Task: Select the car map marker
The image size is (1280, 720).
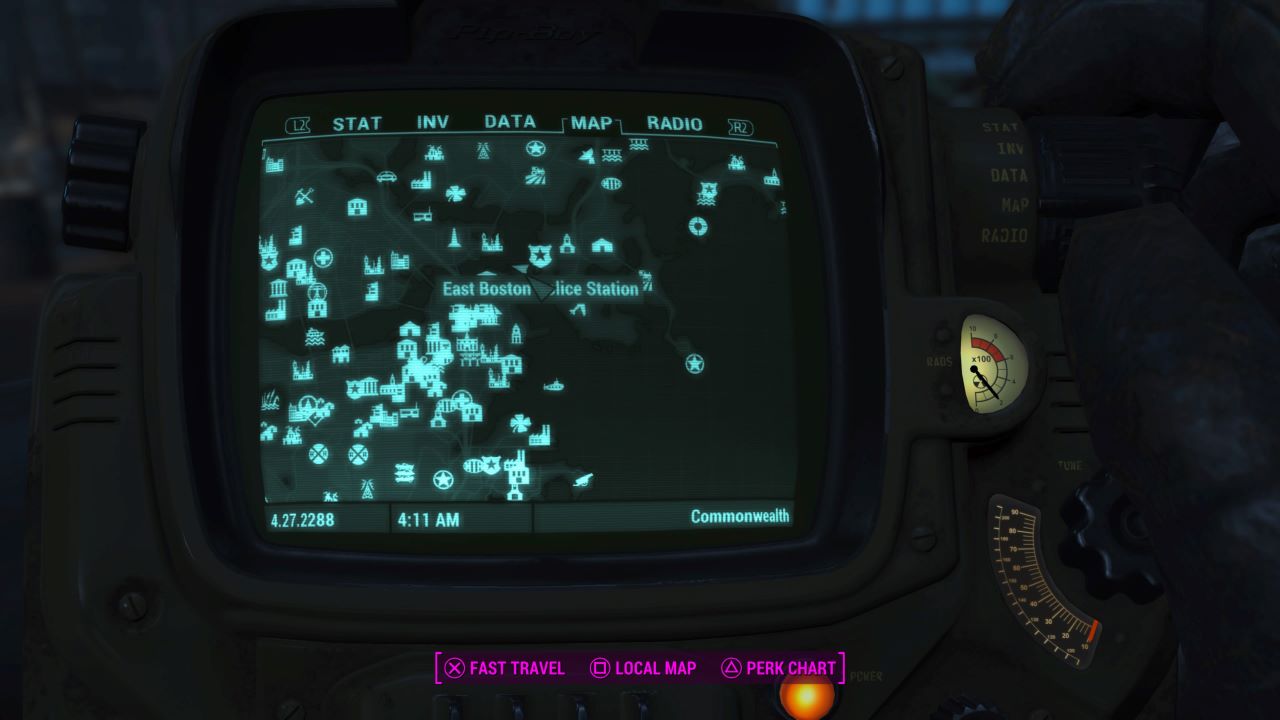Action: pyautogui.click(x=385, y=174)
